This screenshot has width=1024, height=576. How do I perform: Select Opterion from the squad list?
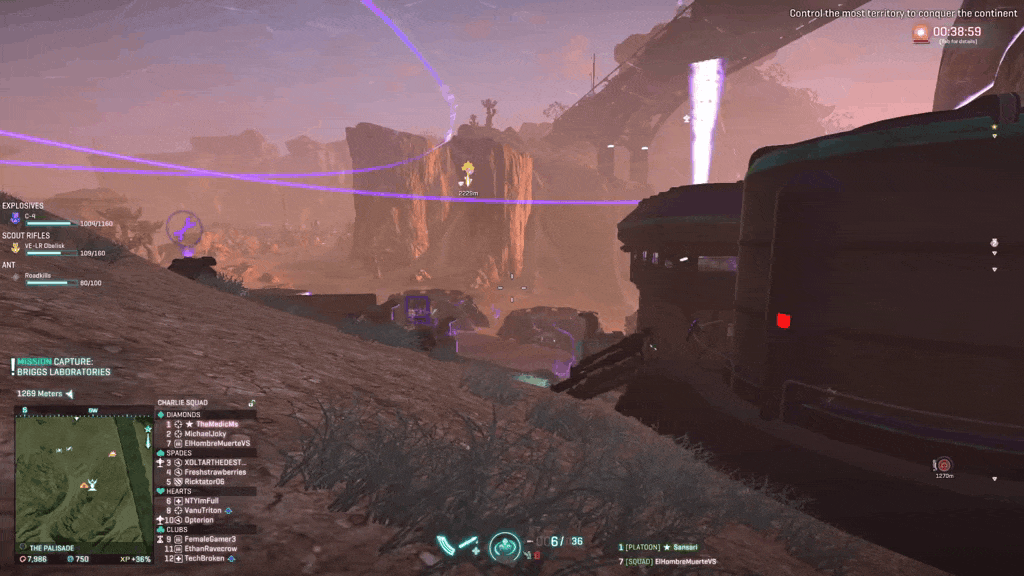[x=201, y=521]
